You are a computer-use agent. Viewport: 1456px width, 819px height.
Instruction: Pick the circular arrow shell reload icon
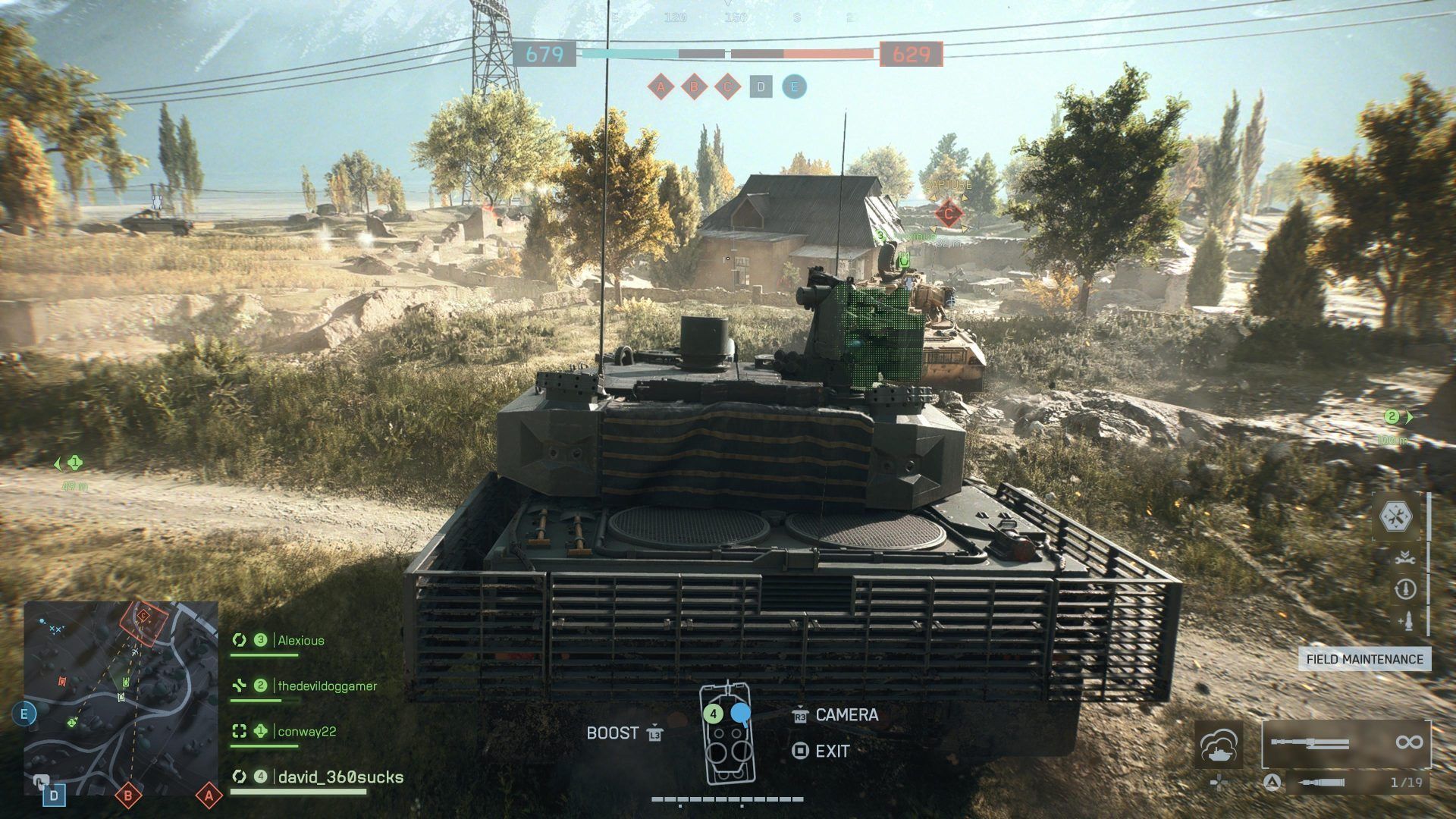(1404, 589)
